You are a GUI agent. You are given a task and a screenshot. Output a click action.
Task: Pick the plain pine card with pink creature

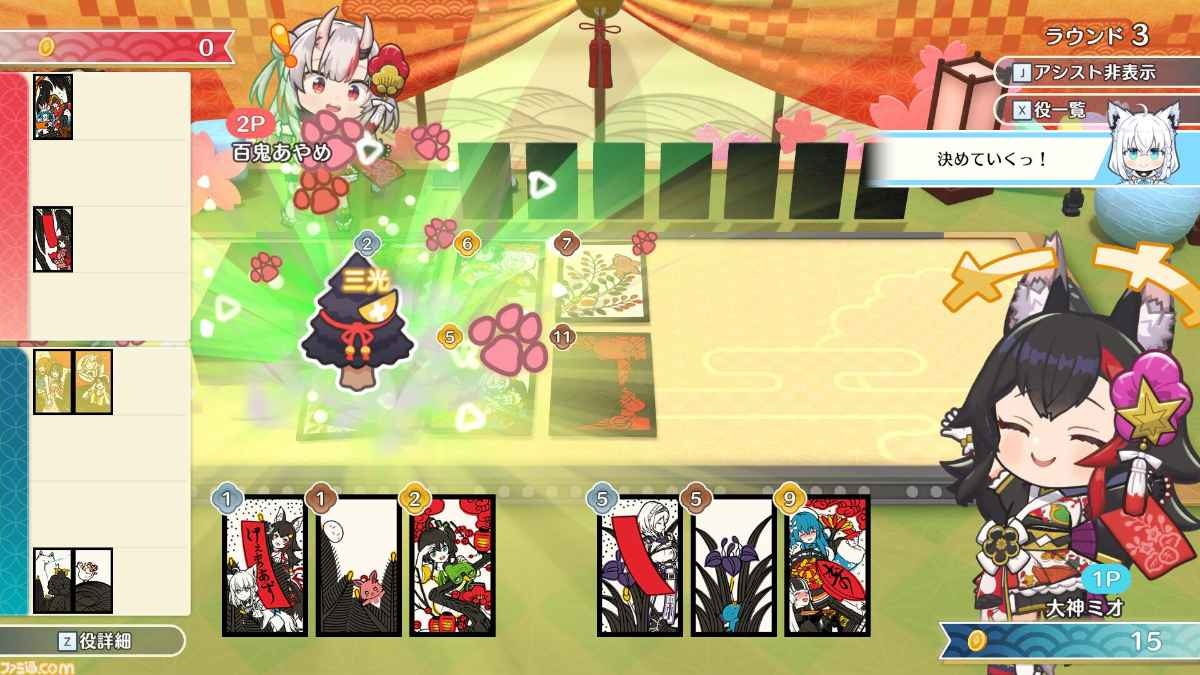tap(358, 566)
